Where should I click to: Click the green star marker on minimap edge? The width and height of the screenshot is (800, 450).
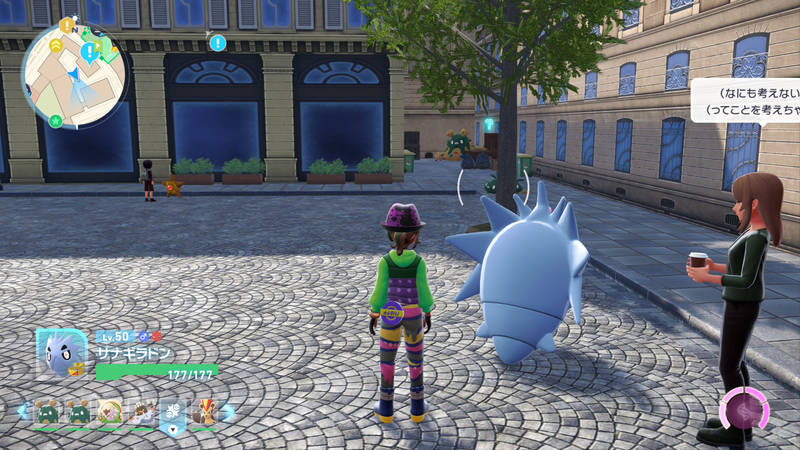point(56,122)
